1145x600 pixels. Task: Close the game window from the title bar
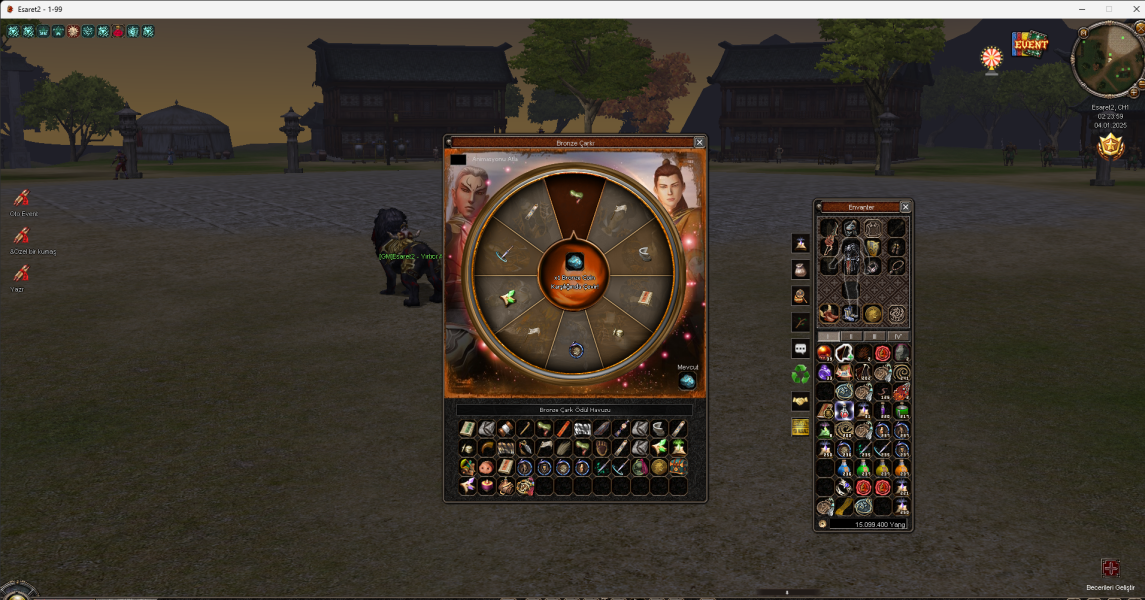[x=1131, y=8]
